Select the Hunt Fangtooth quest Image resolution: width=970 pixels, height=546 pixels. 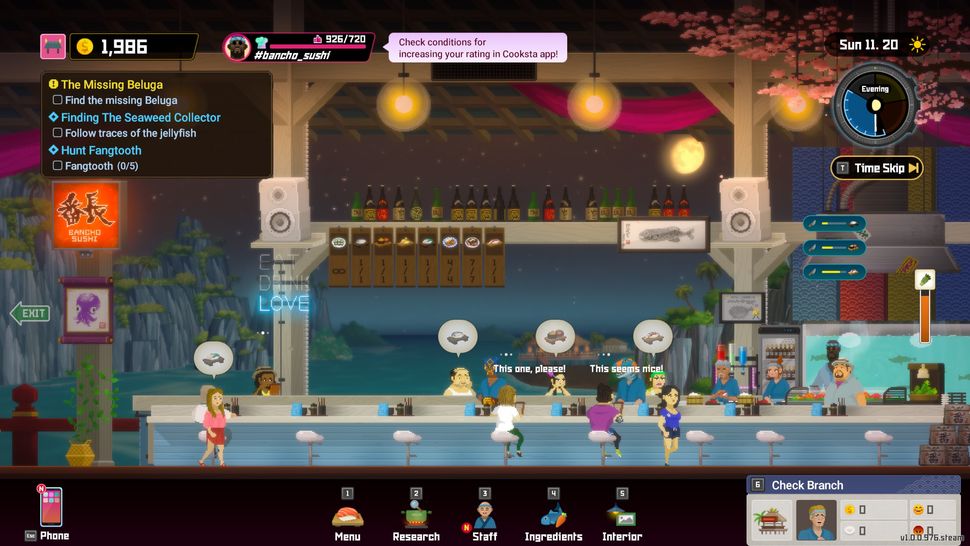click(101, 150)
